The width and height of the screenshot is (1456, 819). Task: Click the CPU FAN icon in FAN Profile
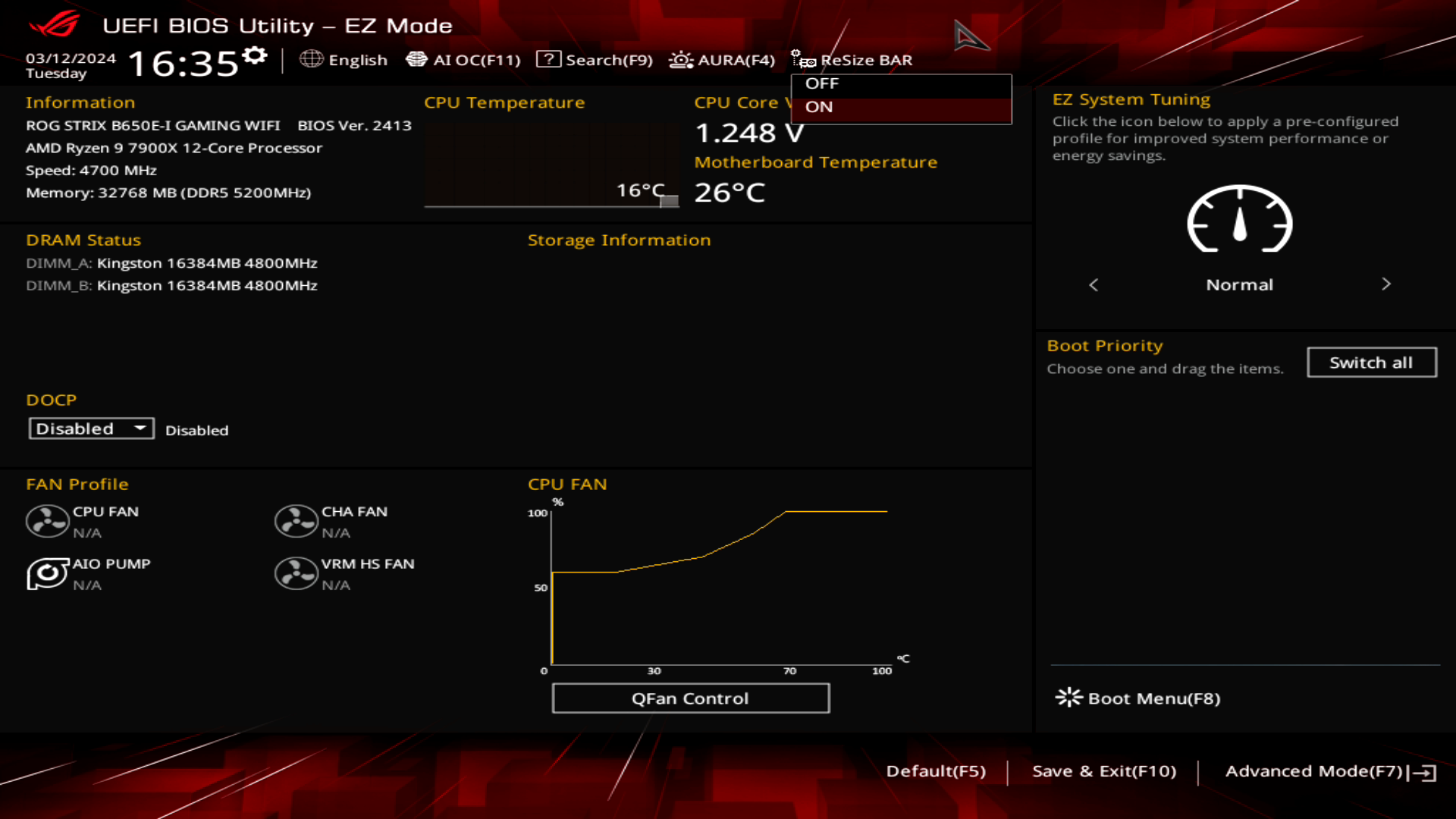(48, 521)
